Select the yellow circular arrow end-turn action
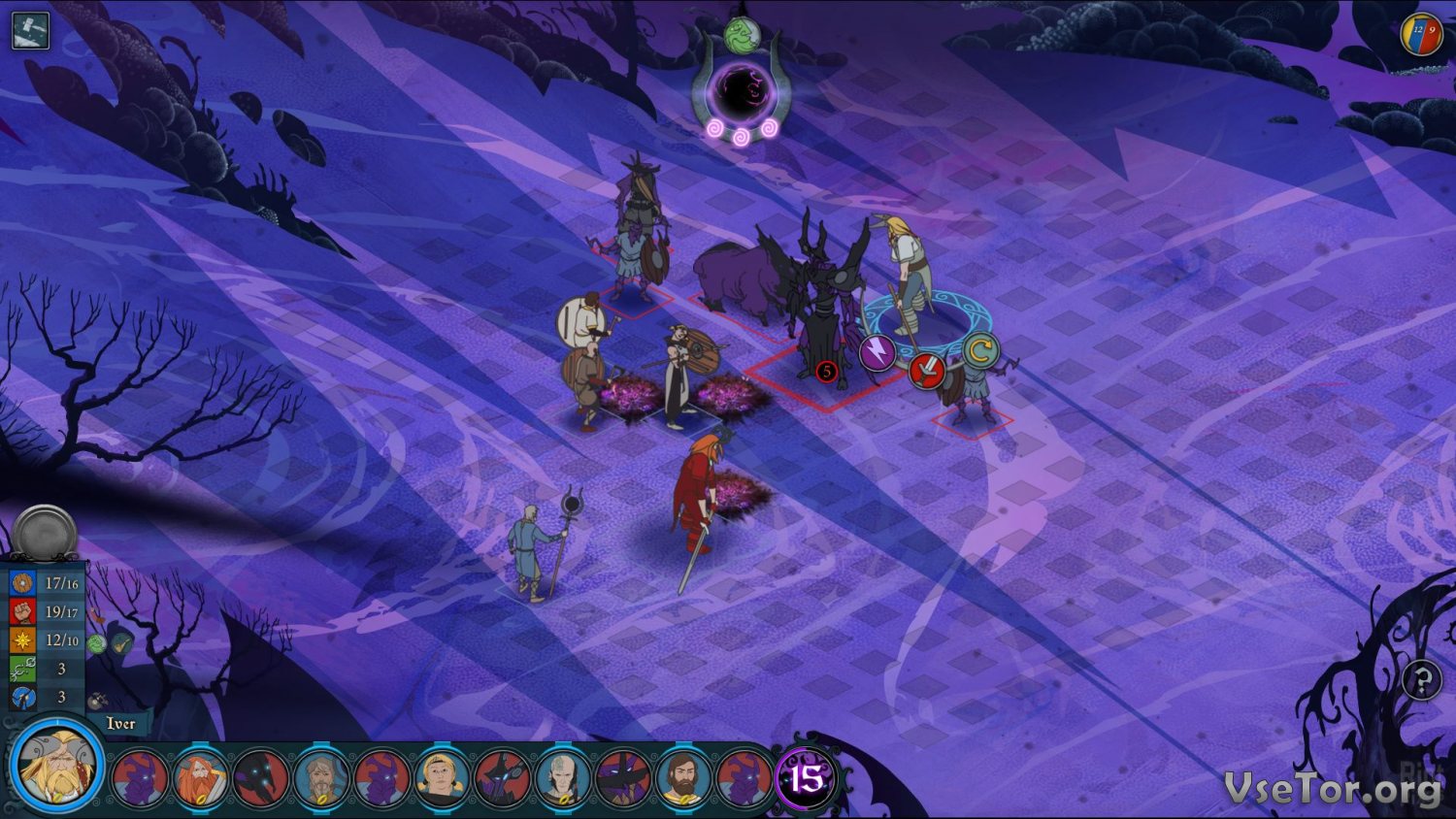This screenshot has width=1456, height=819. tap(980, 350)
